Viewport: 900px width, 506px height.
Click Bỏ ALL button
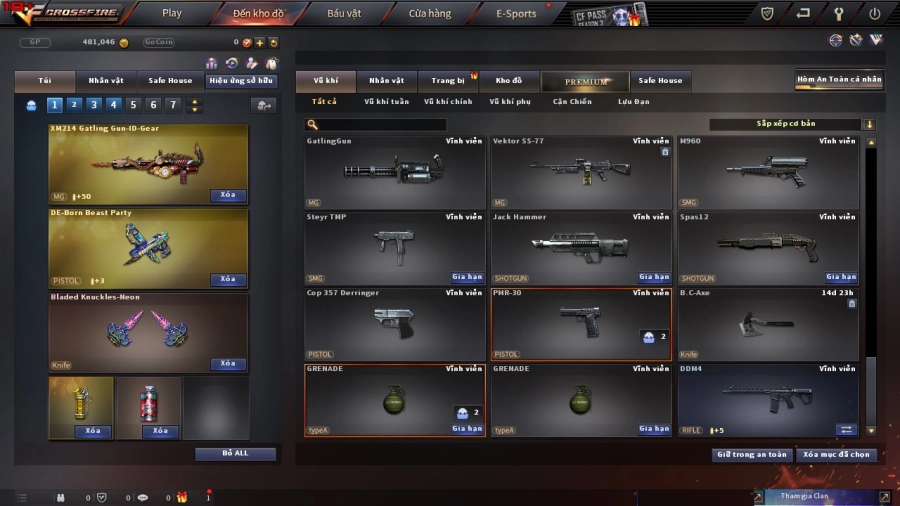(x=235, y=453)
